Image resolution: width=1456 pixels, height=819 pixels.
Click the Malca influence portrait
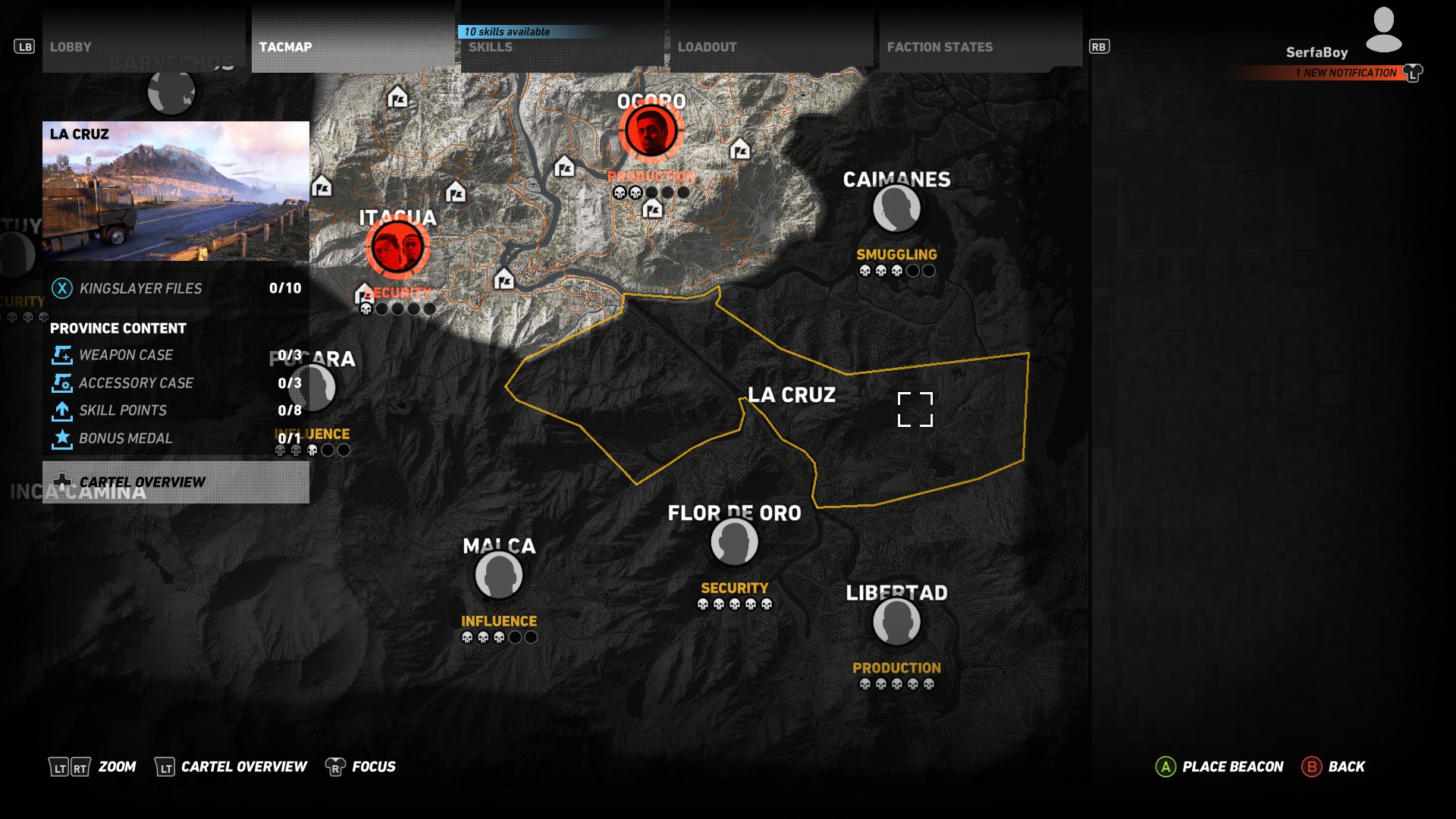point(500,576)
